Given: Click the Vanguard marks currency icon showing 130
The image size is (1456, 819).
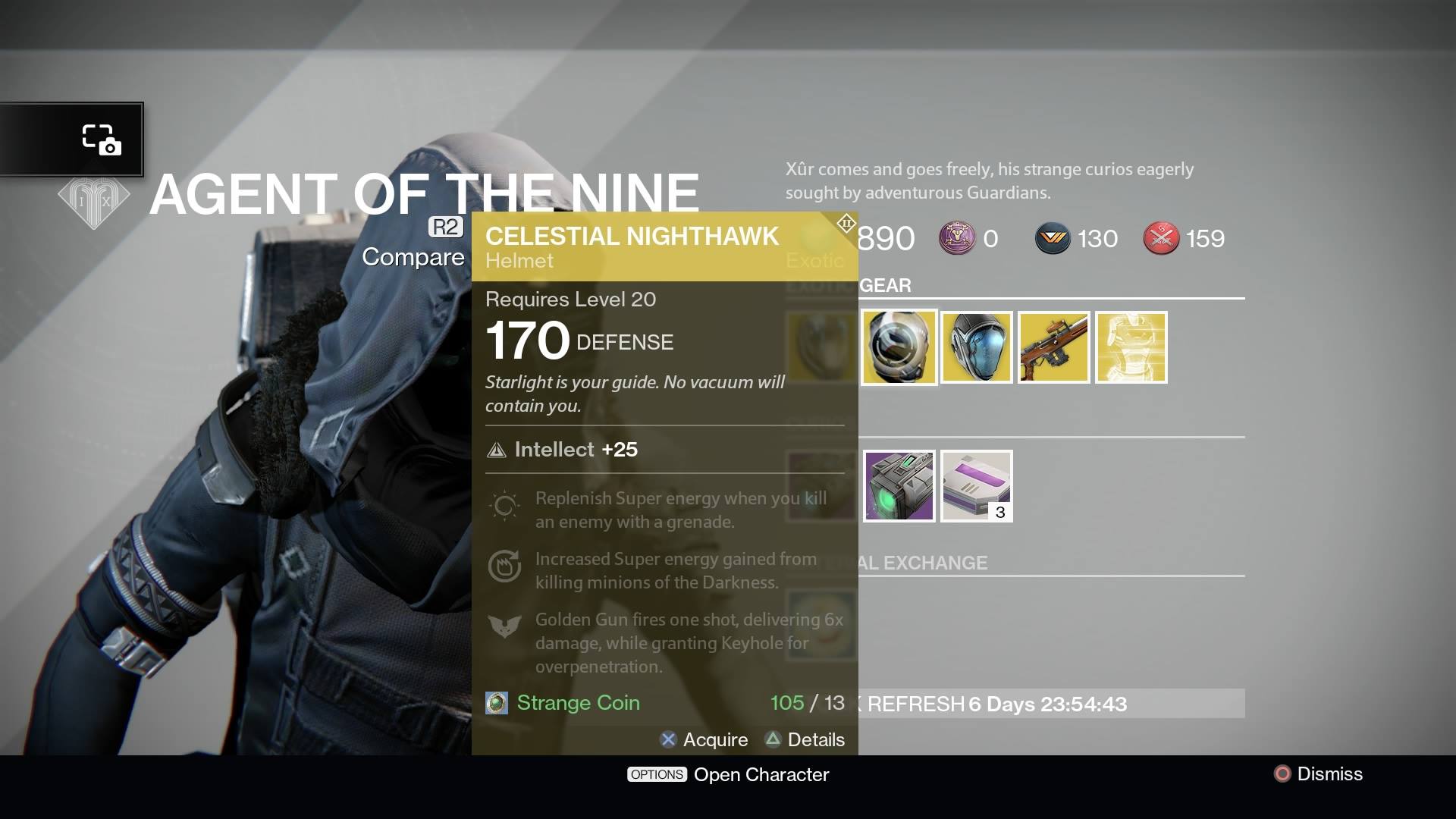Looking at the screenshot, I should [x=1054, y=238].
